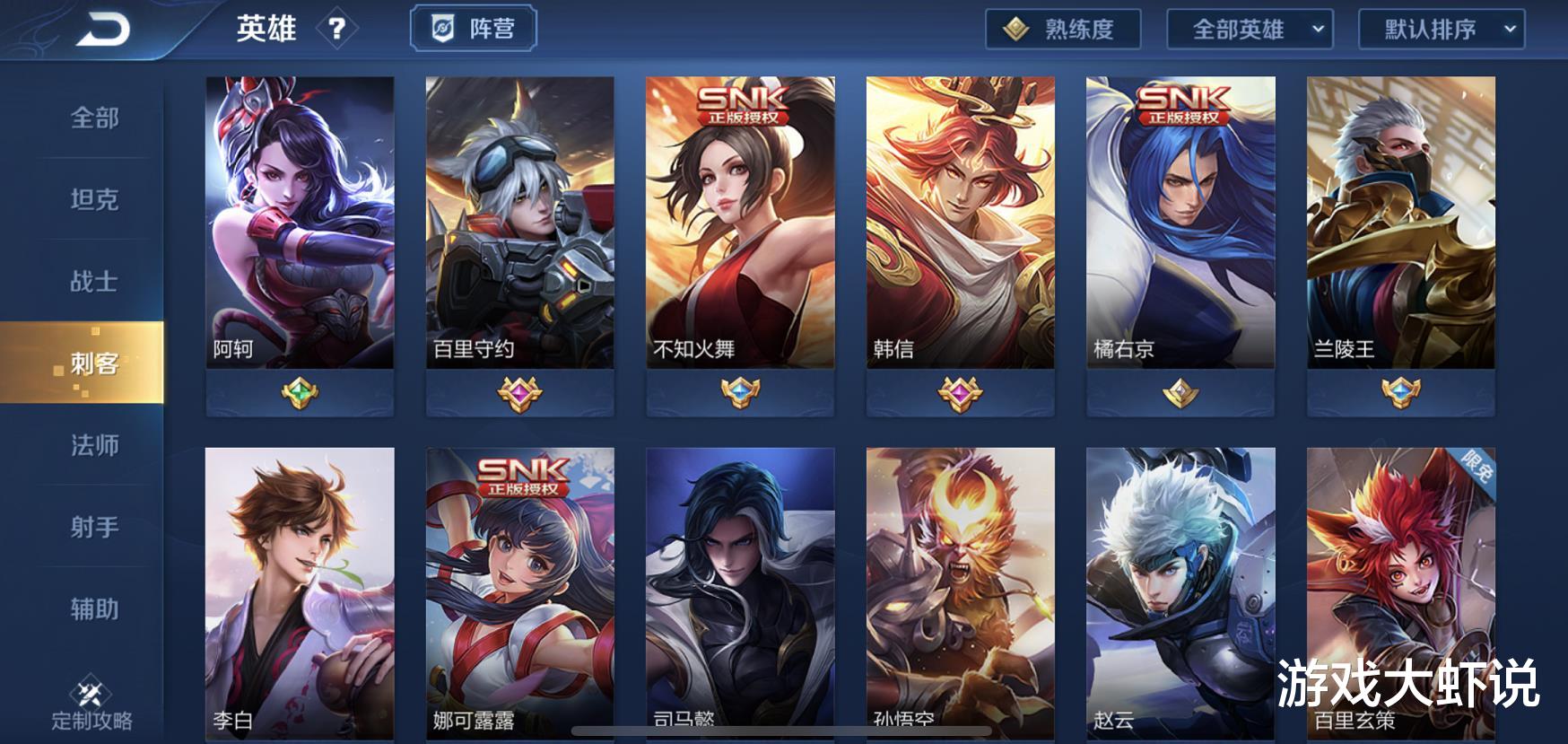Screen dimensions: 1568x744
Task: Expand the chevron on the 全部英雄 selector
Action: [1318, 28]
